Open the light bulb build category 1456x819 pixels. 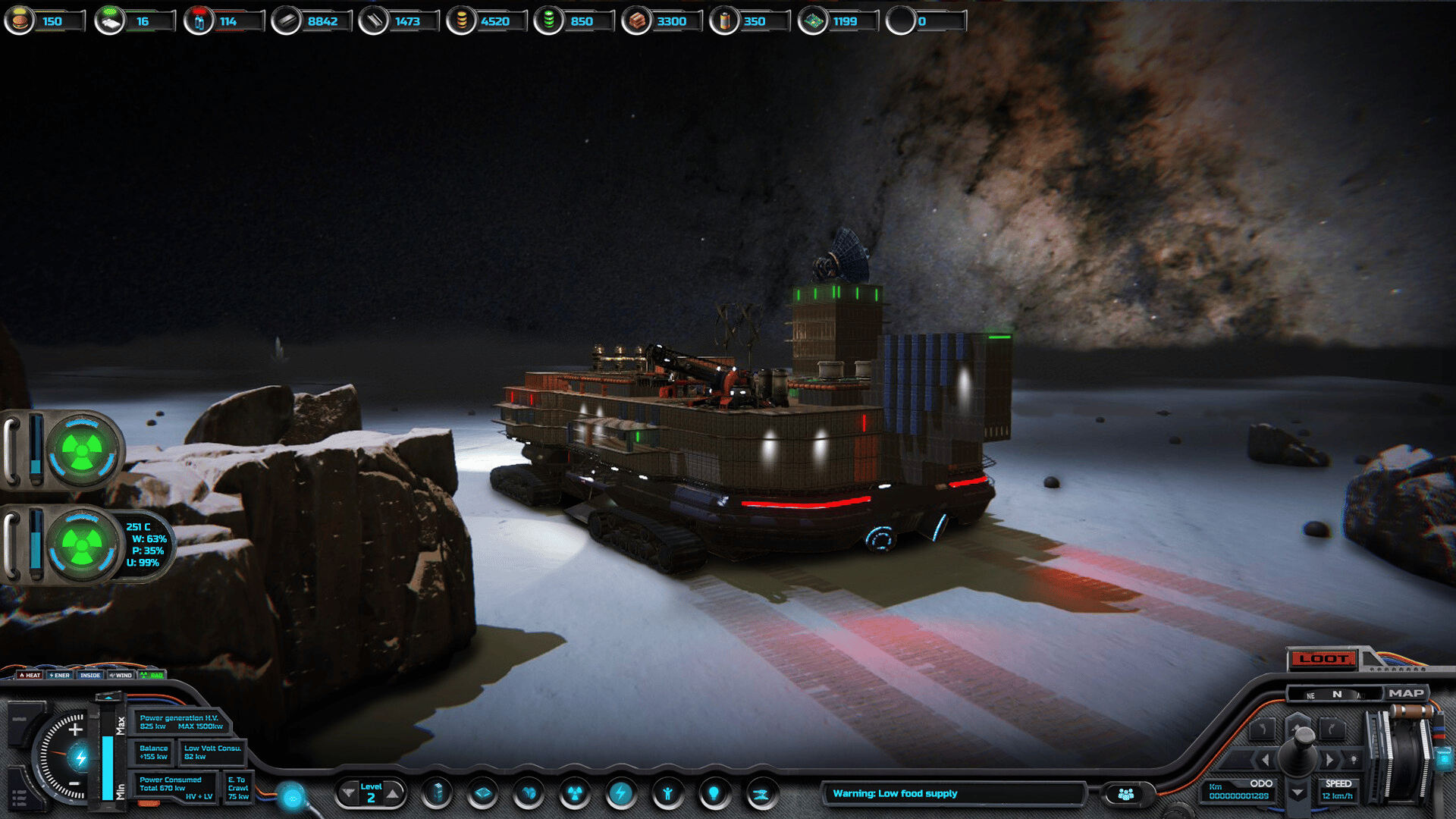714,794
